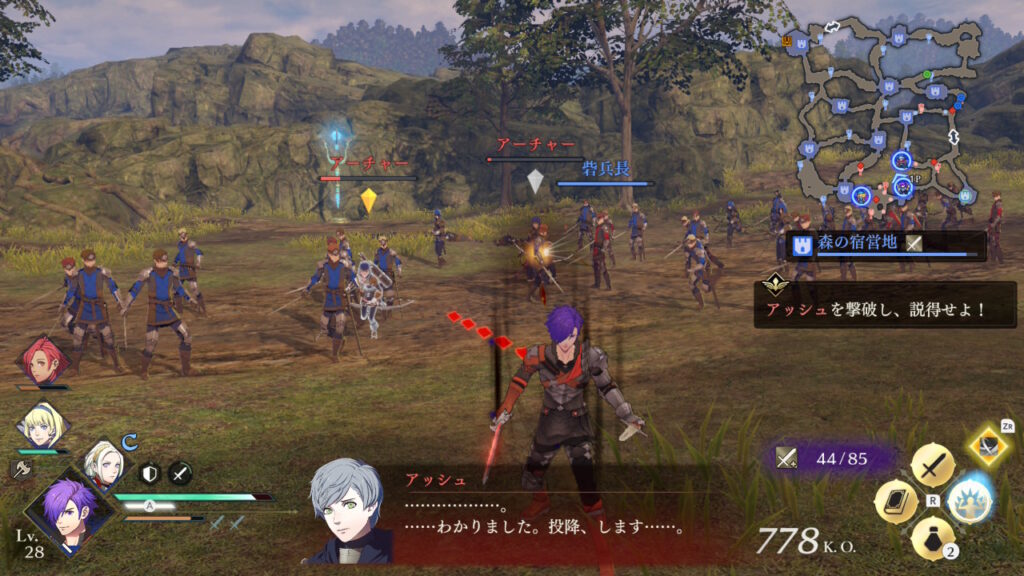Select the blonde ally with blue headband
This screenshot has height=576, width=1024.
tap(42, 425)
